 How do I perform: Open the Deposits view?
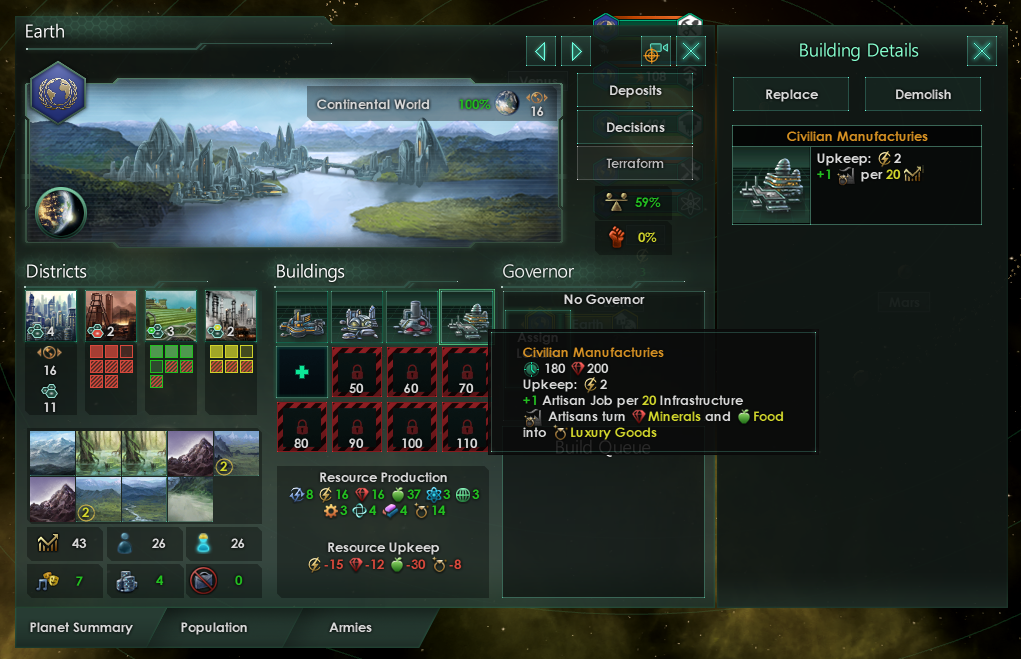click(634, 91)
